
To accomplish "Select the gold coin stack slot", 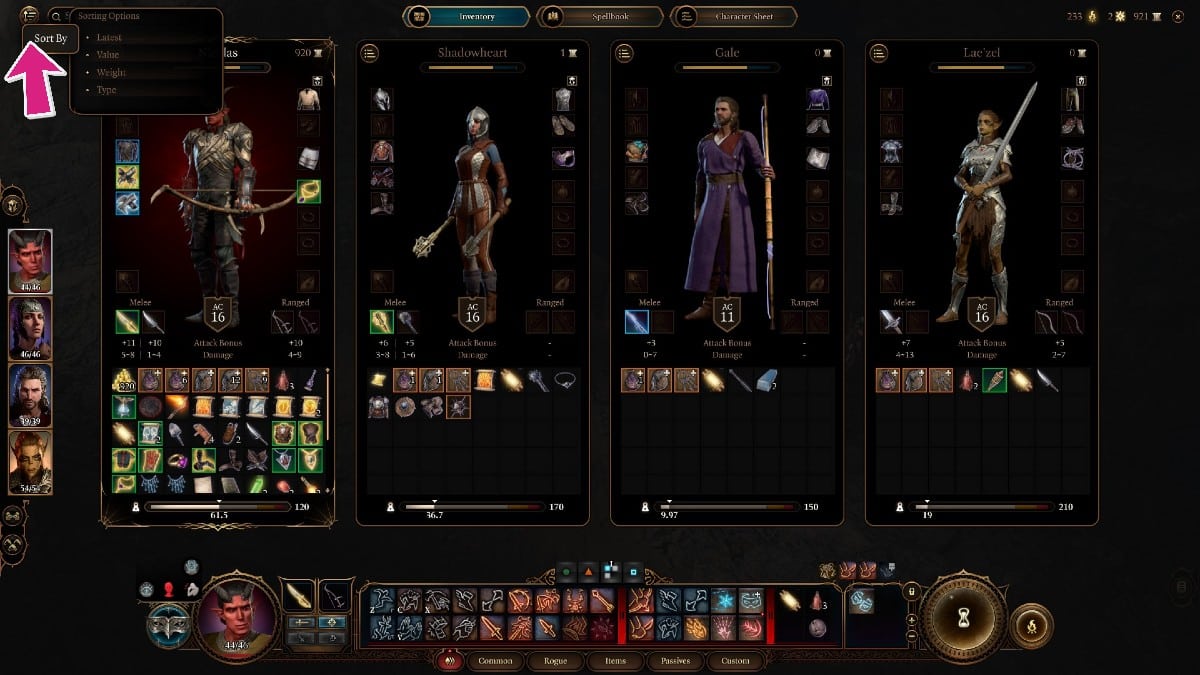I will pyautogui.click(x=125, y=380).
